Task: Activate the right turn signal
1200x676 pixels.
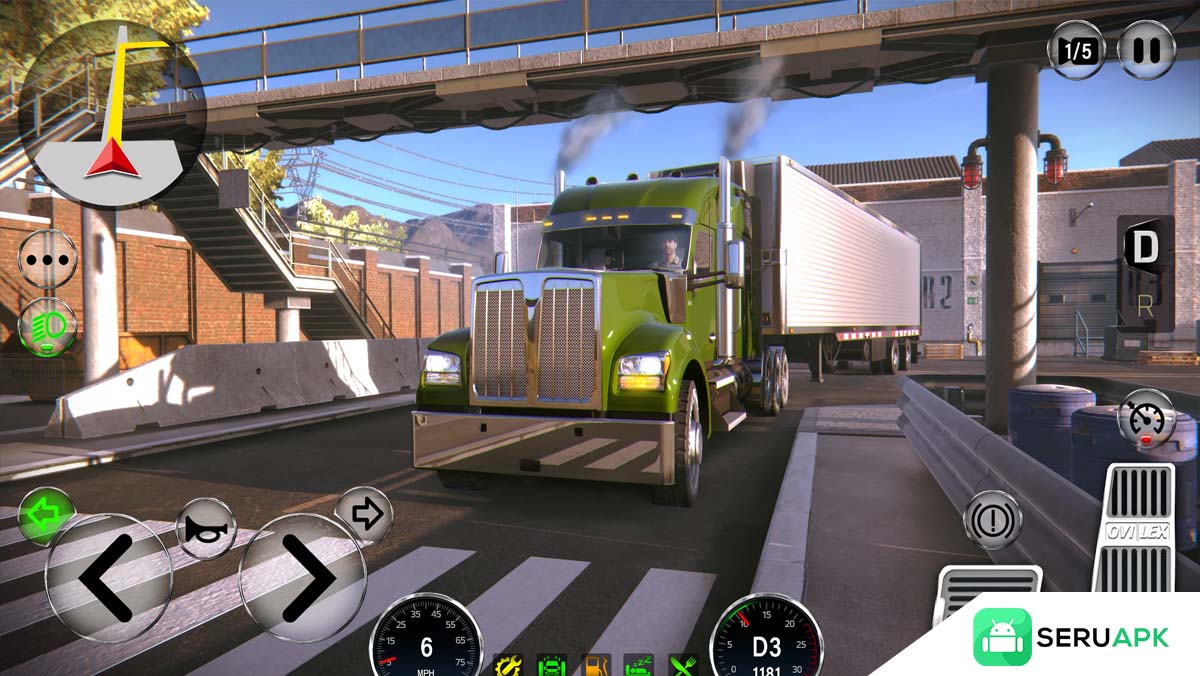Action: point(364,515)
